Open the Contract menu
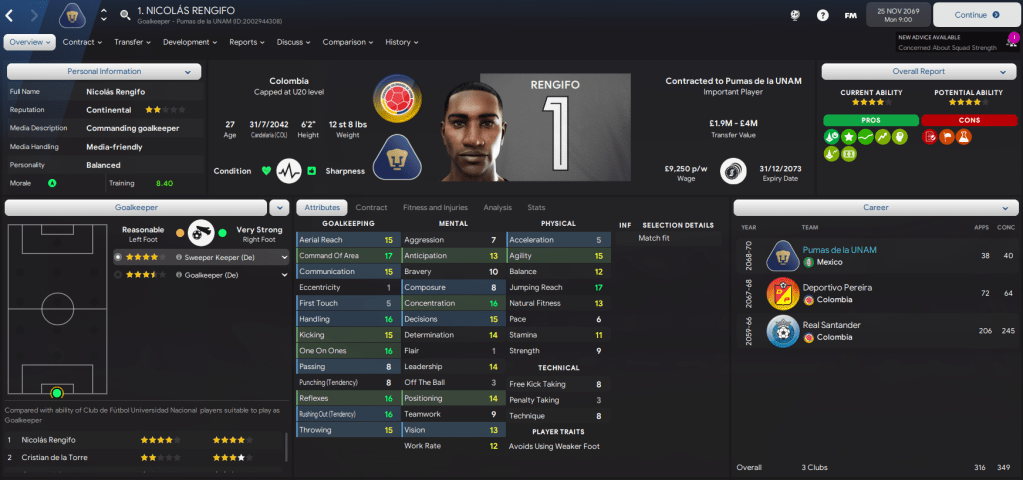Screen dimensions: 1023x480 (82, 42)
